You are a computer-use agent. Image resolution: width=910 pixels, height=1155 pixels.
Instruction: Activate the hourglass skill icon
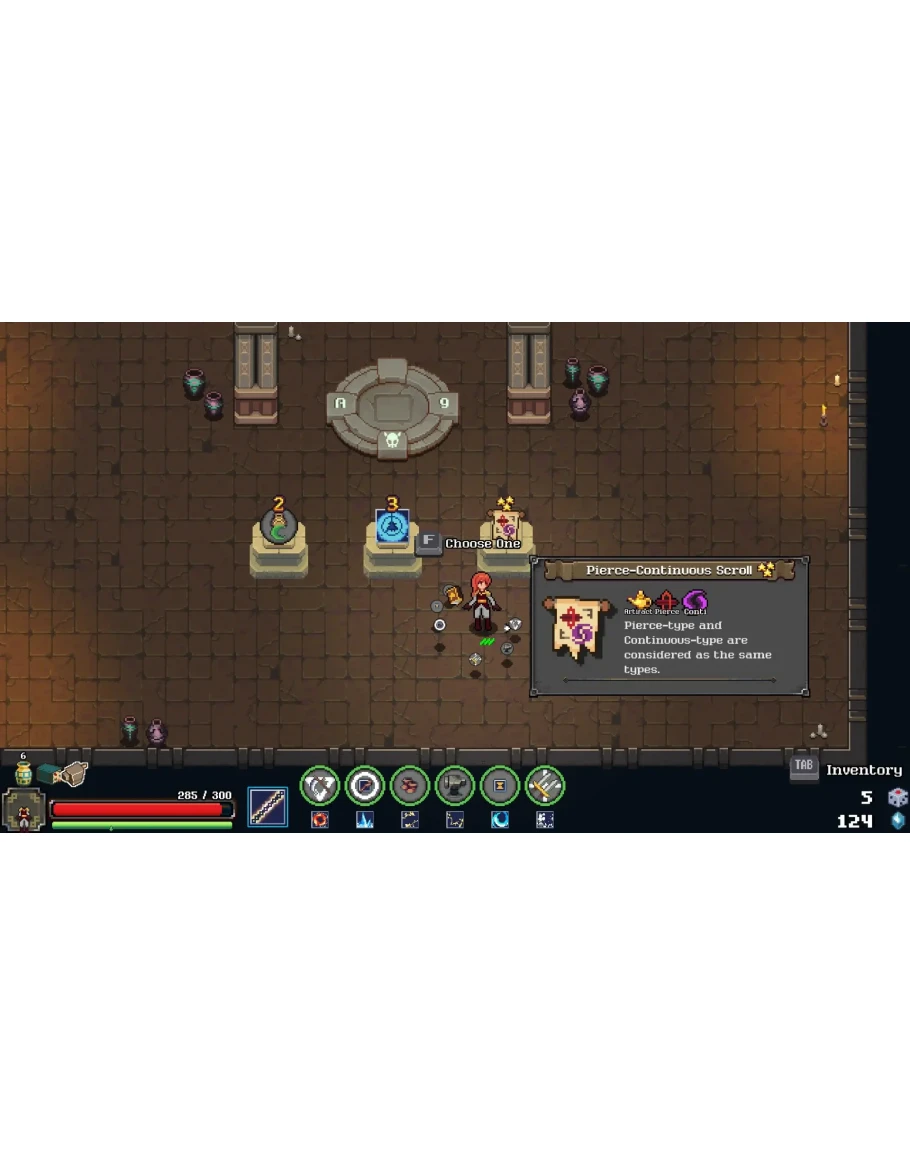point(499,786)
